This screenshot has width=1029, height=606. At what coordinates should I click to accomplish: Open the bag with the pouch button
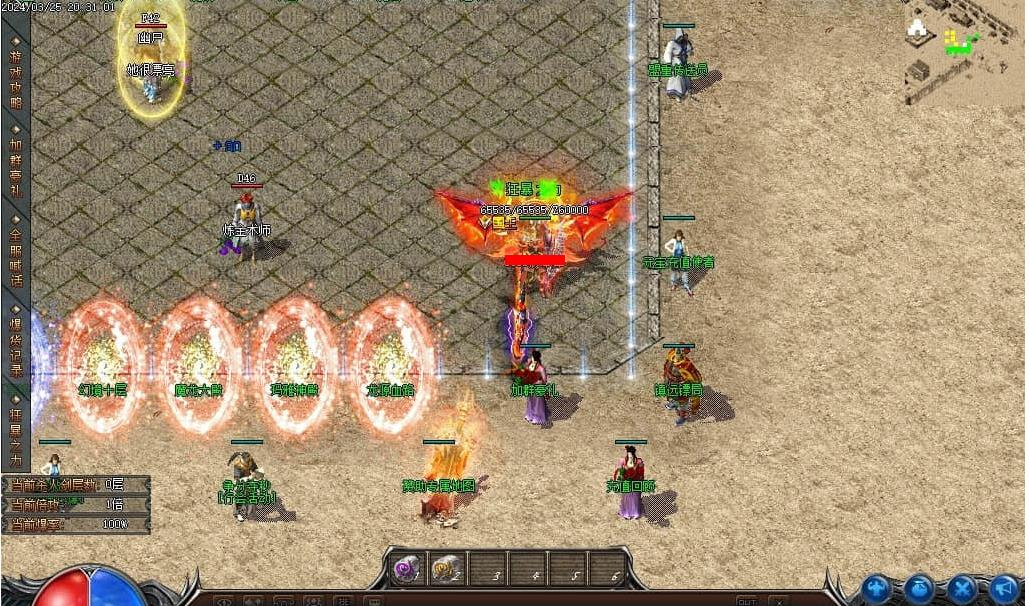(x=920, y=588)
